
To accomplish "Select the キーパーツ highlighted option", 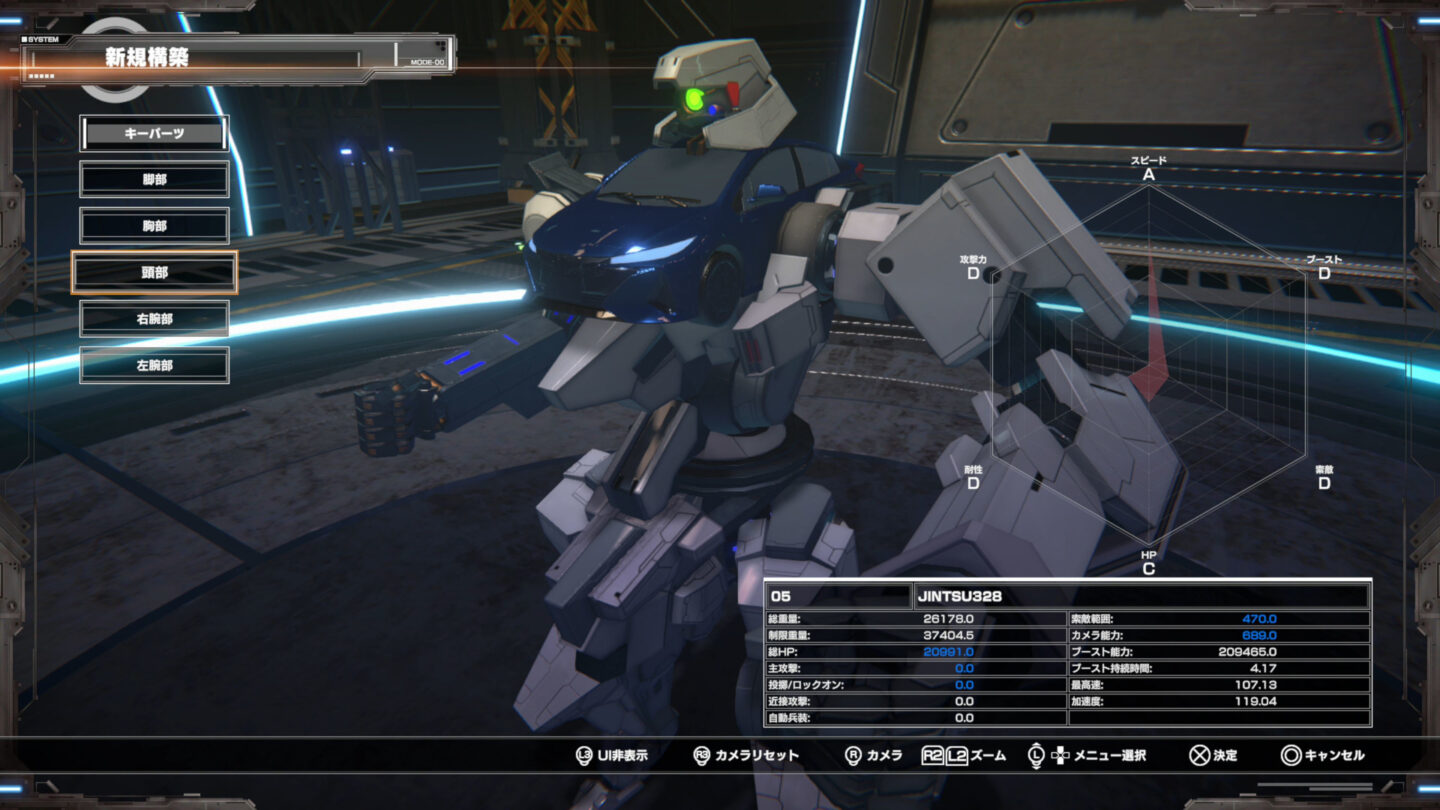I will point(153,133).
